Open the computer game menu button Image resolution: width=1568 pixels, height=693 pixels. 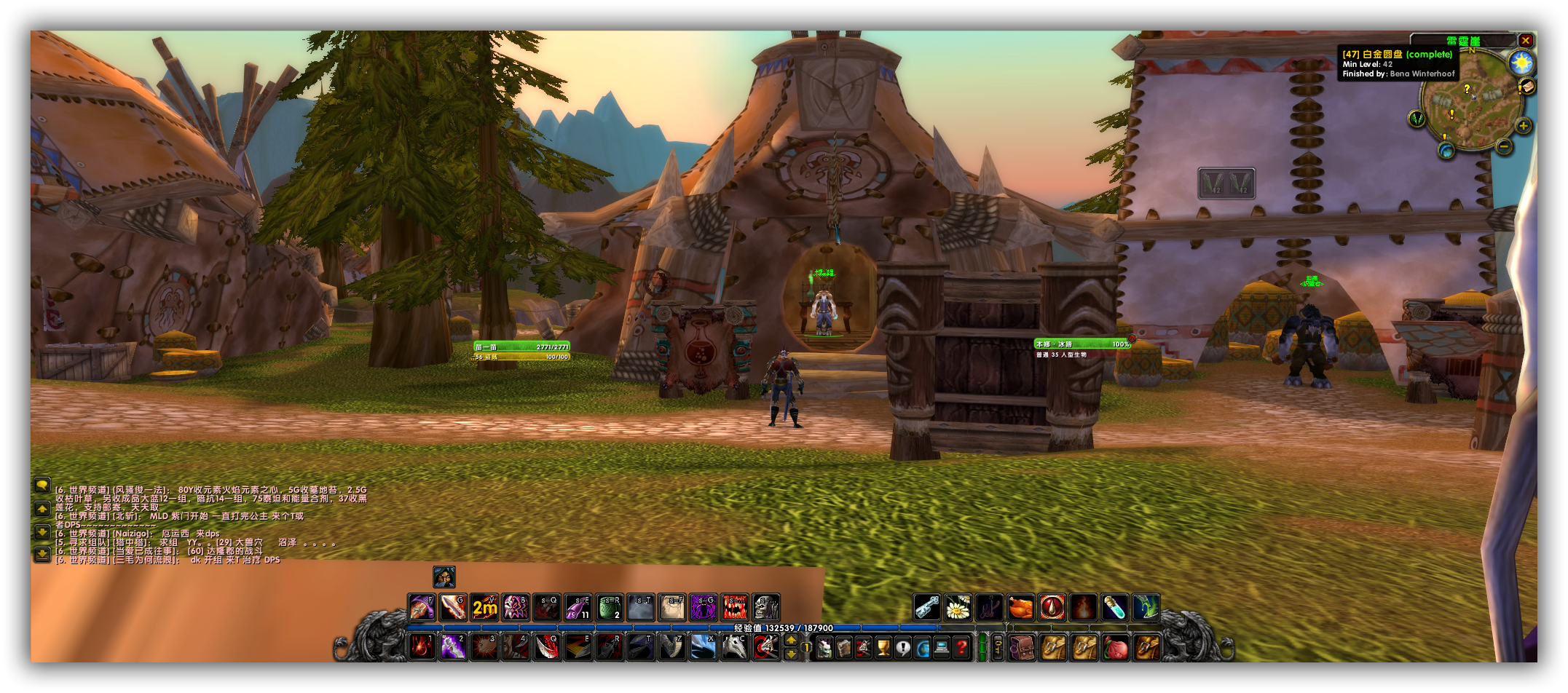pyautogui.click(x=942, y=647)
